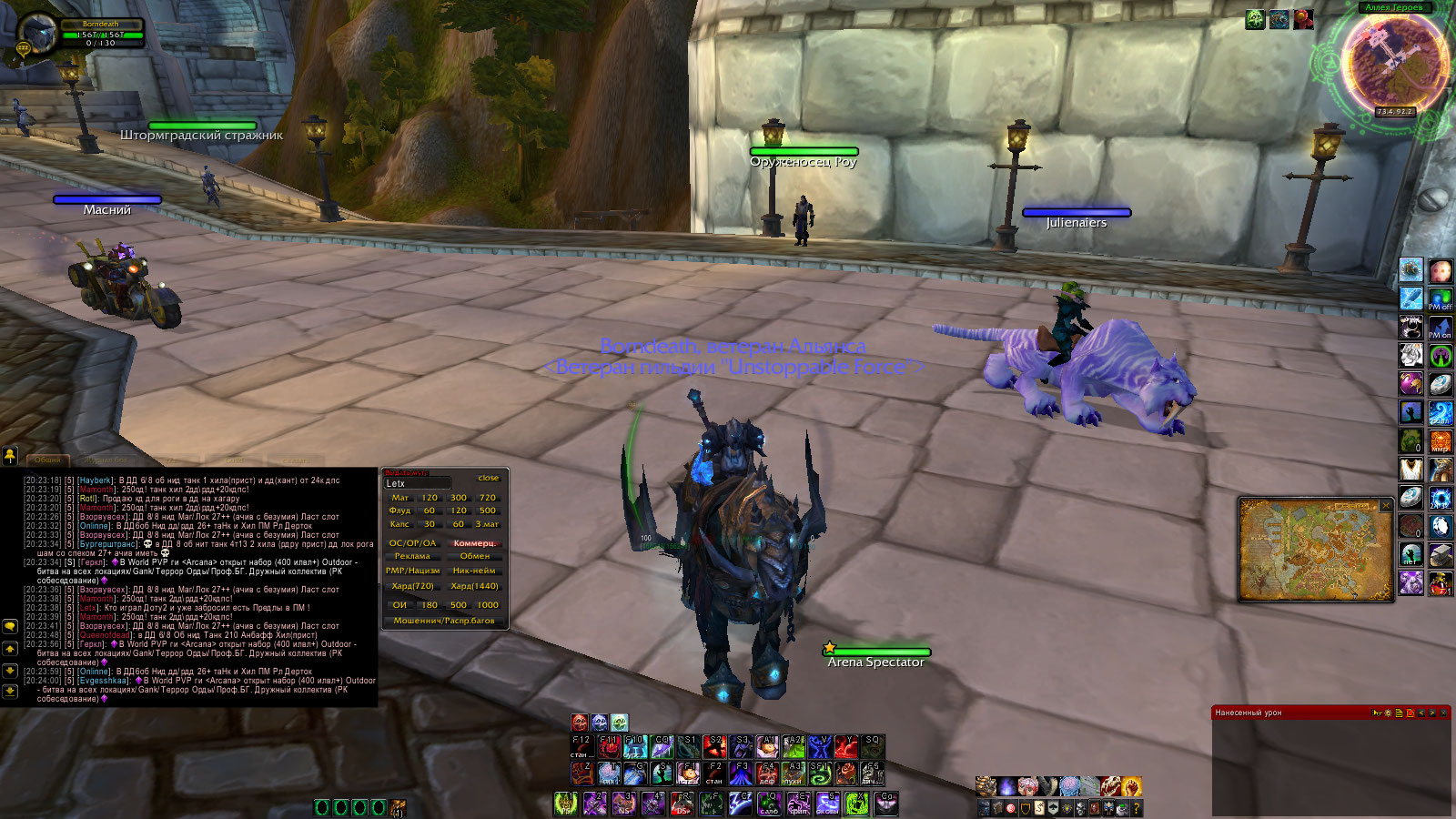Choose the Ник-нейм mute reason

click(x=474, y=571)
